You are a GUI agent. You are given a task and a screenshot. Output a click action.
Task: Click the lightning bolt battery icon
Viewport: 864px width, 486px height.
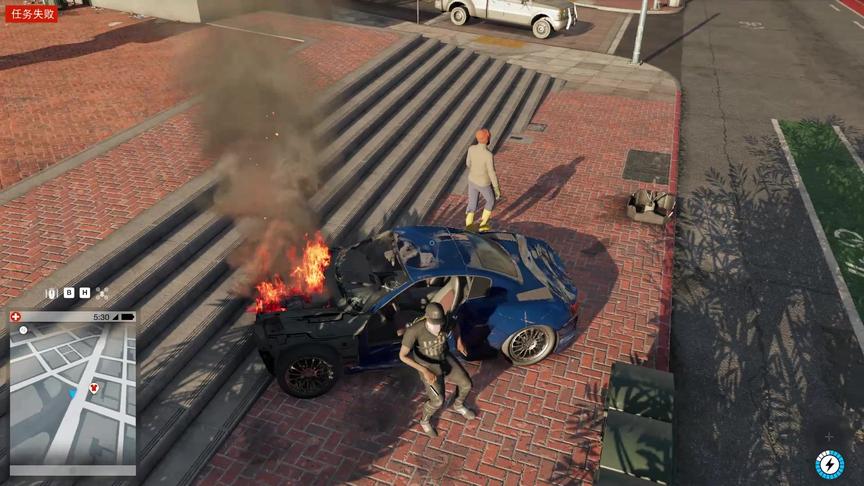point(829,465)
